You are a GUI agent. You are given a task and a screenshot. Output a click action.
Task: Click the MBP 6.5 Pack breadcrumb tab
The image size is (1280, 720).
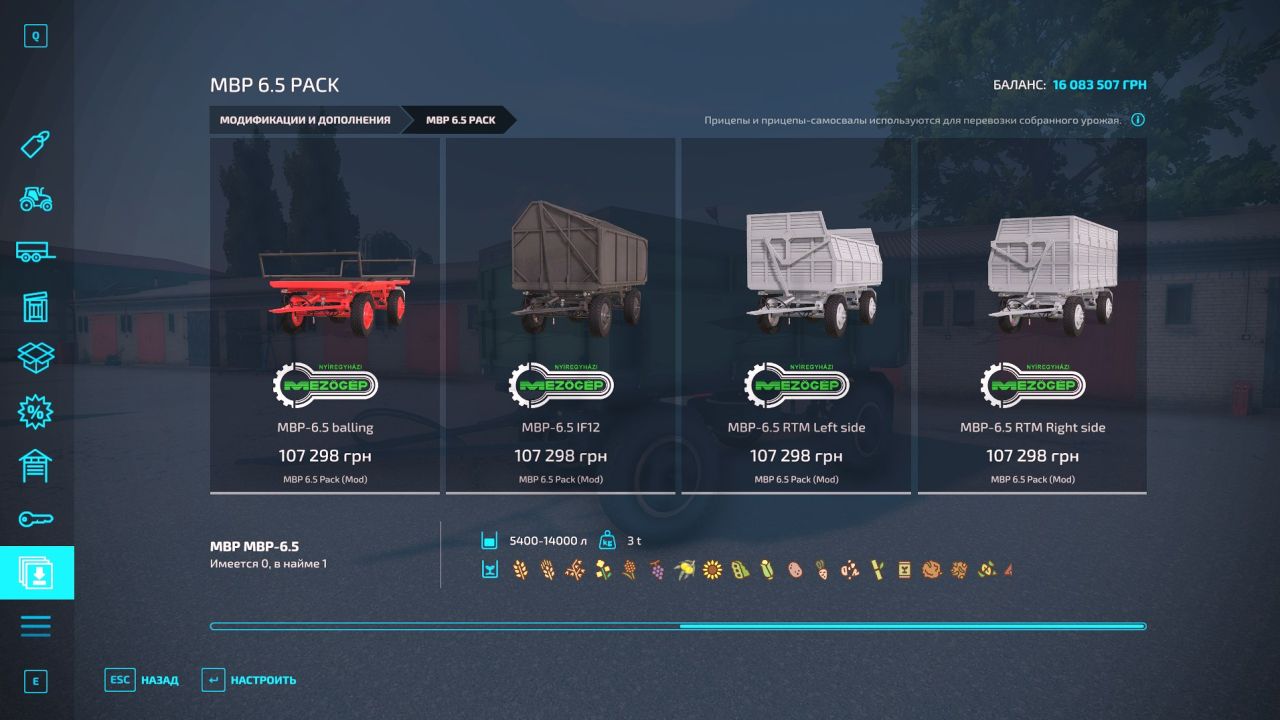[x=461, y=120]
